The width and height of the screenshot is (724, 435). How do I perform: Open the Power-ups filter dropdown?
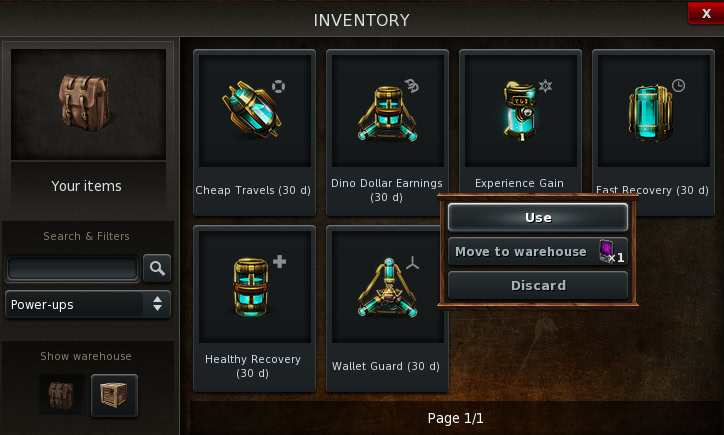pos(88,304)
